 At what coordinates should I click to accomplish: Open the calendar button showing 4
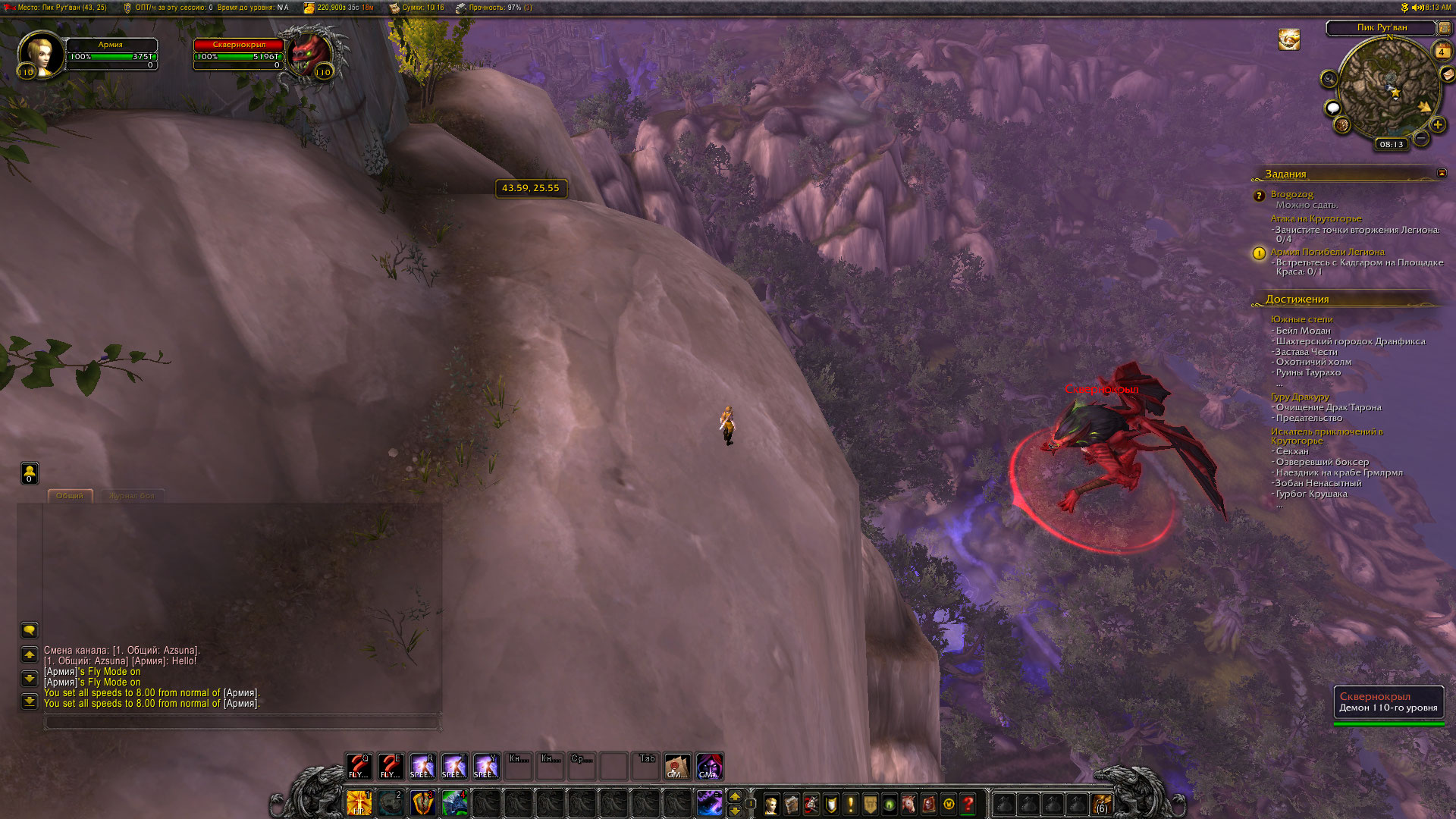1441,52
